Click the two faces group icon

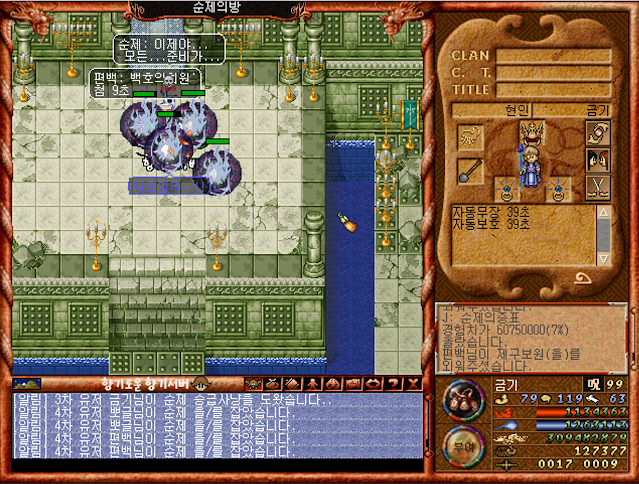[597, 160]
